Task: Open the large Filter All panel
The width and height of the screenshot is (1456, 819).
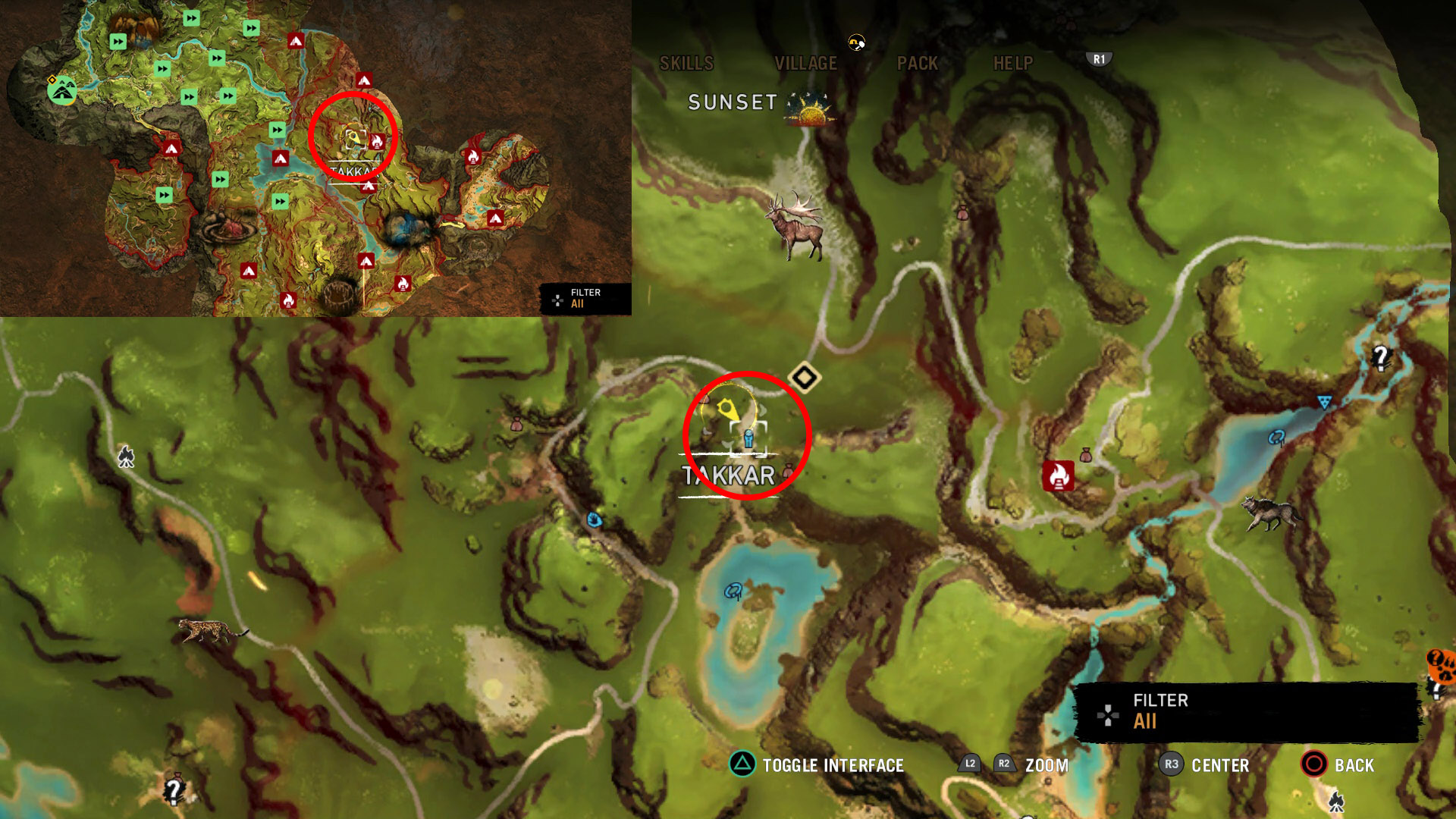Action: point(1245,711)
